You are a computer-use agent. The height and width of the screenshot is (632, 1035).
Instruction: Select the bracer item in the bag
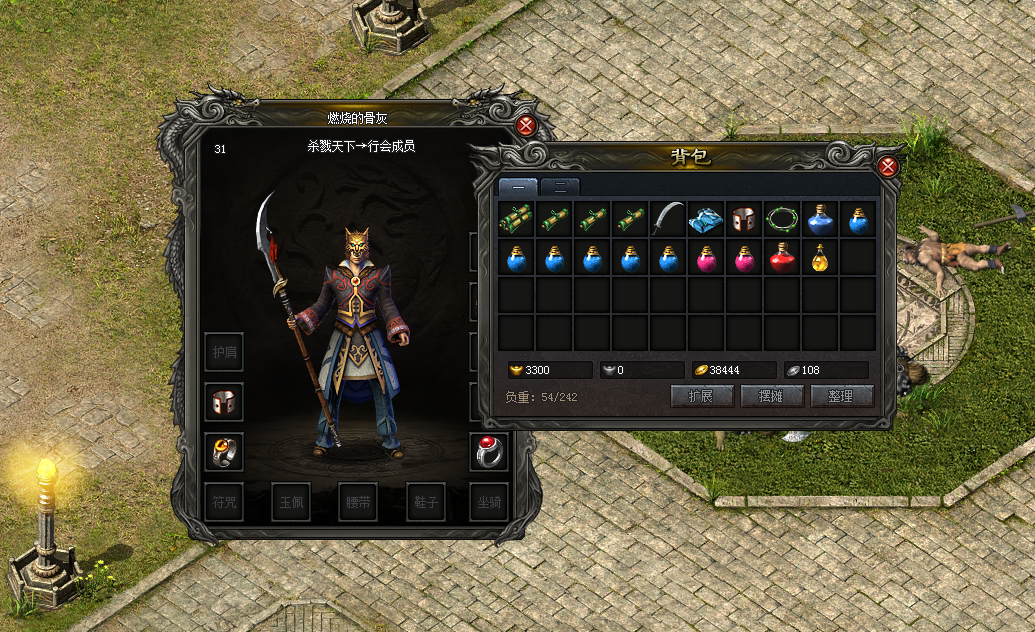[x=744, y=219]
